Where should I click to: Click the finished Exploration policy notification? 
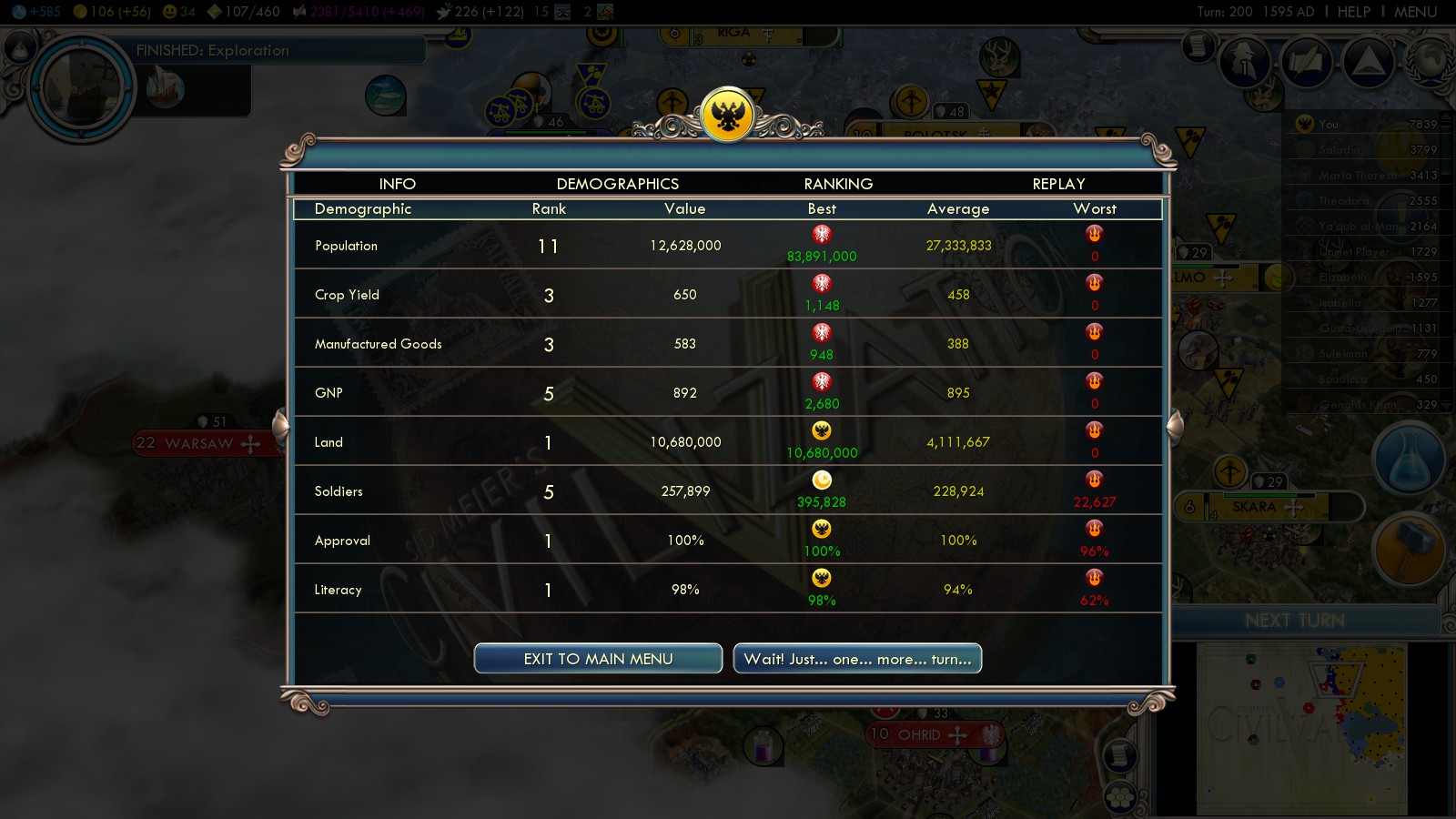pyautogui.click(x=213, y=51)
